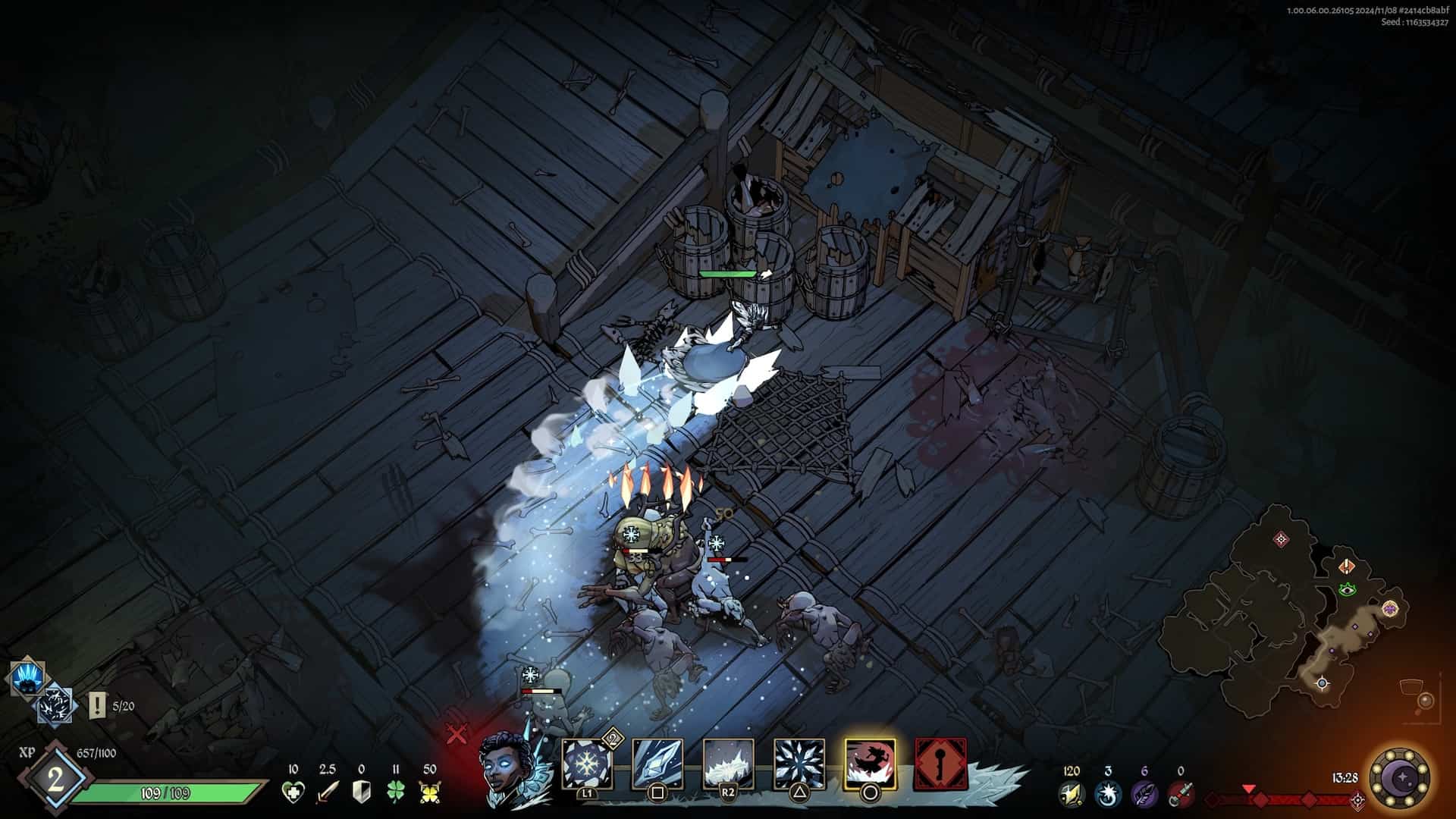This screenshot has width=1456, height=819.
Task: Click the red key item counter icon
Action: pos(1180,794)
